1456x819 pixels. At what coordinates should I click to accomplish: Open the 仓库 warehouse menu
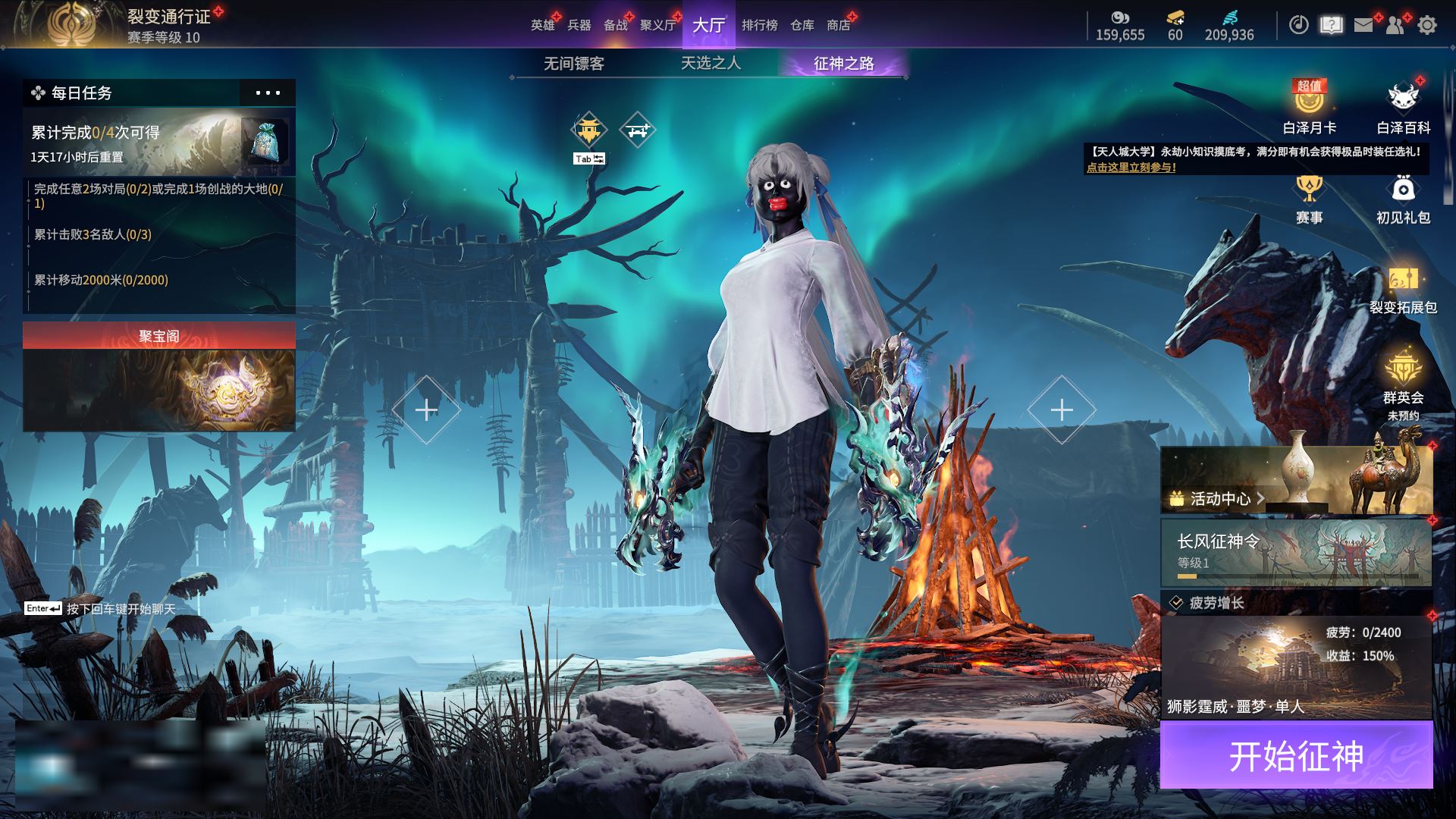tap(802, 25)
